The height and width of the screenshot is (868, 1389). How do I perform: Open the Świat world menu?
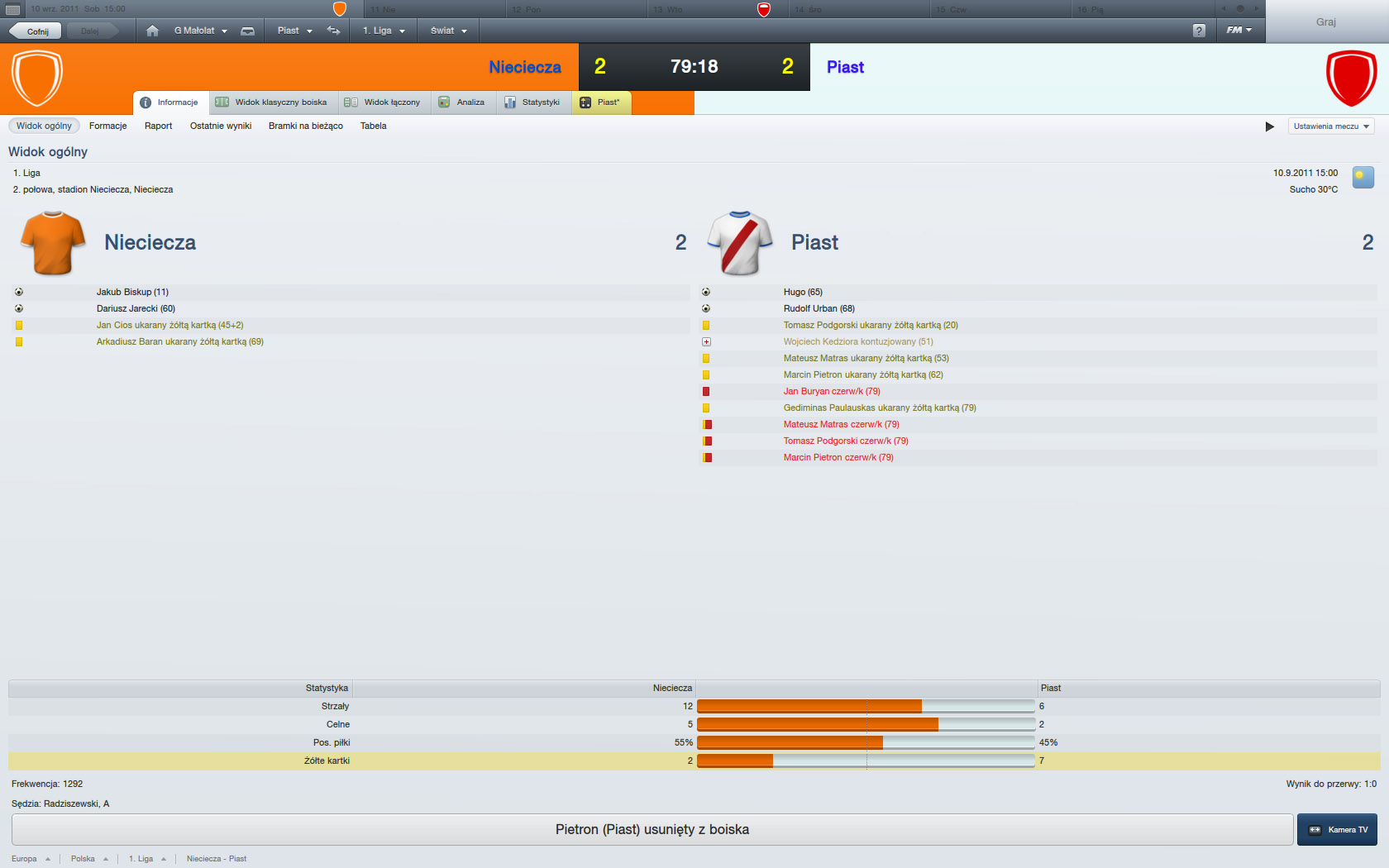coord(448,31)
